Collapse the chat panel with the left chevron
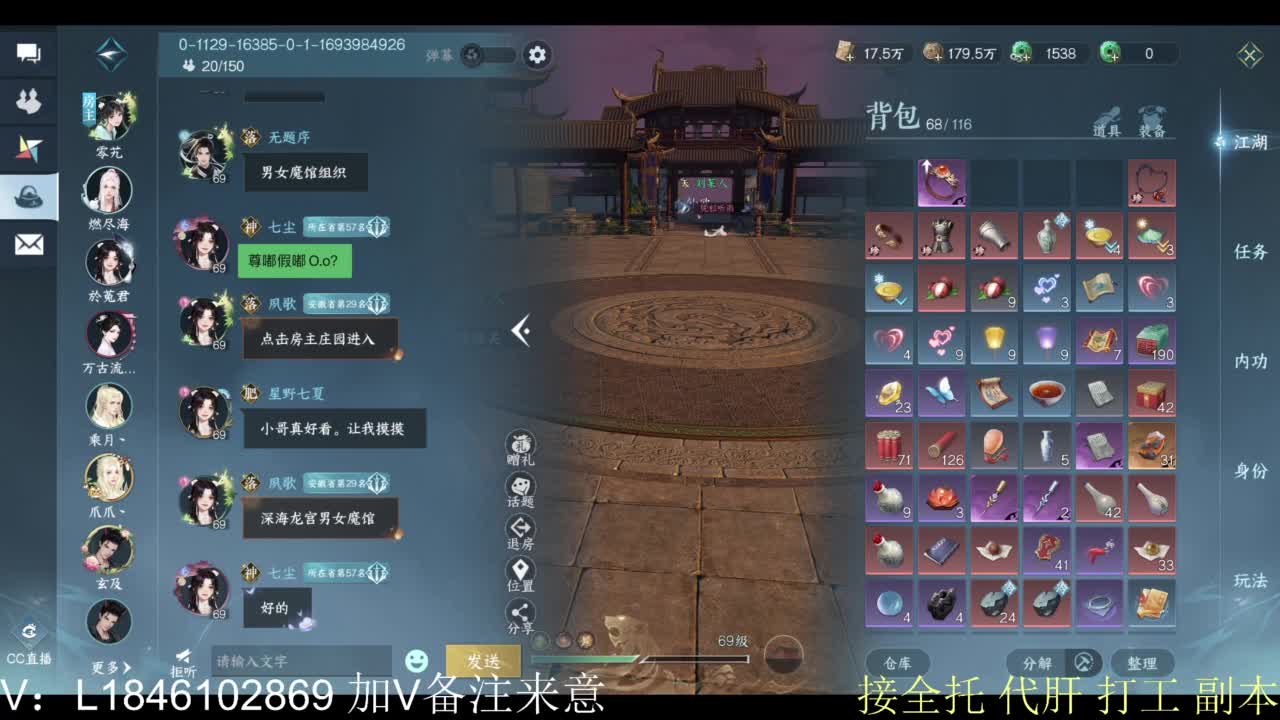The image size is (1280, 720). pyautogui.click(x=520, y=330)
